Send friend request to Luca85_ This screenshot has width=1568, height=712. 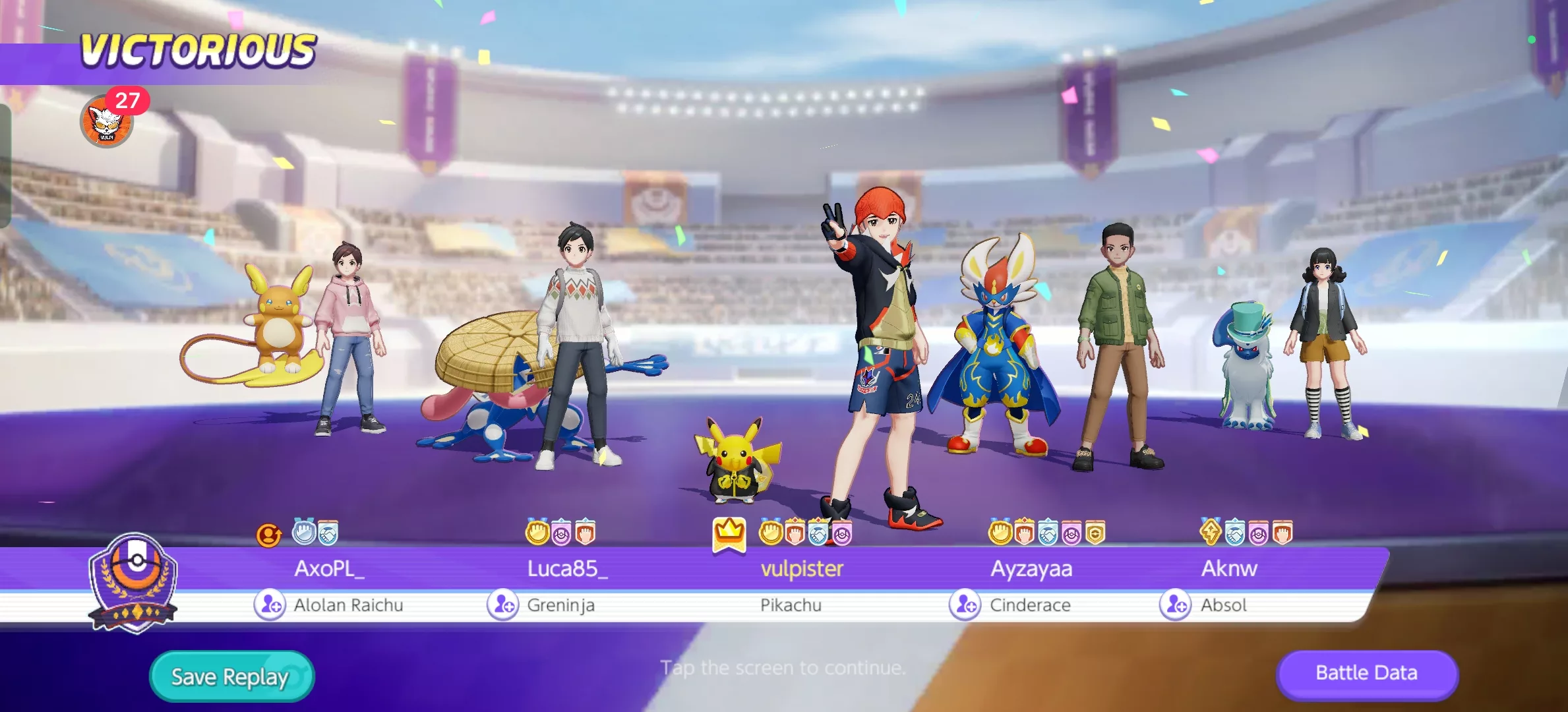click(503, 605)
